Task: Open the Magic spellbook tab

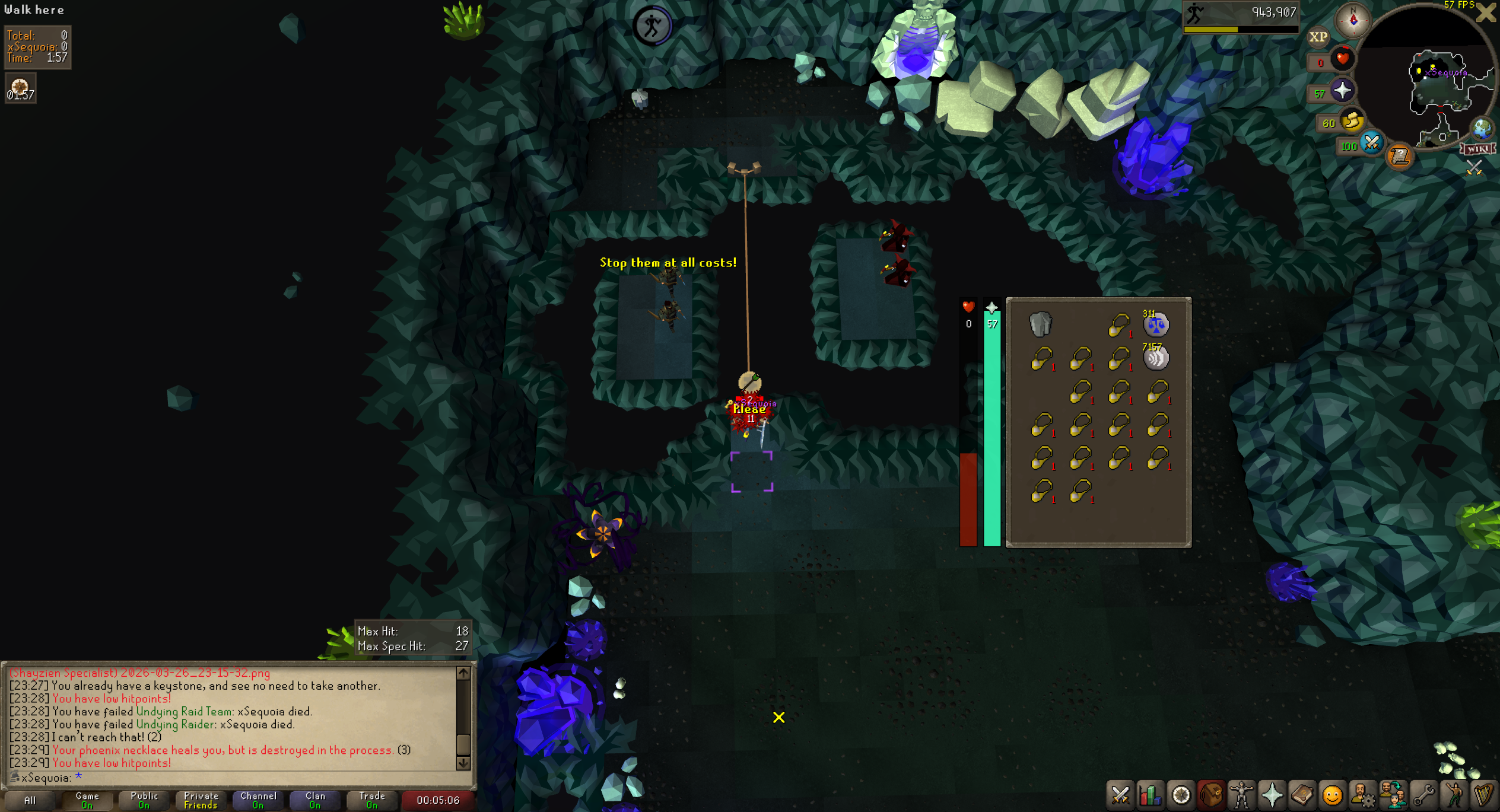Action: (x=1302, y=795)
